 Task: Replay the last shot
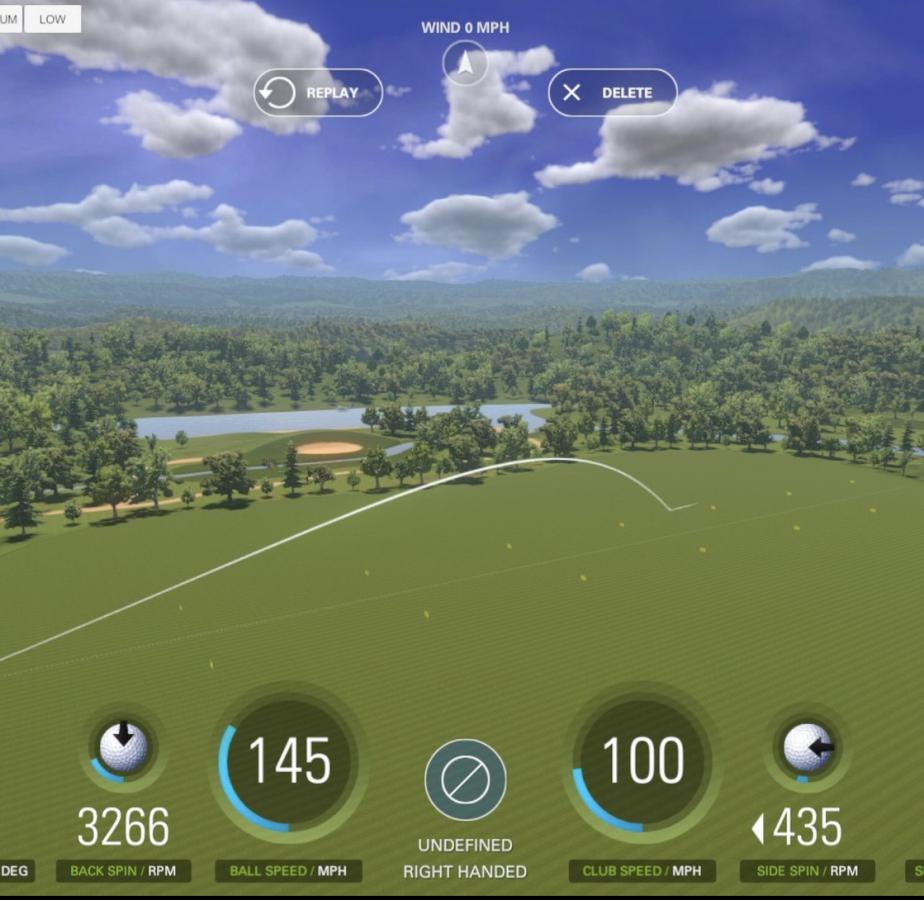click(x=318, y=93)
